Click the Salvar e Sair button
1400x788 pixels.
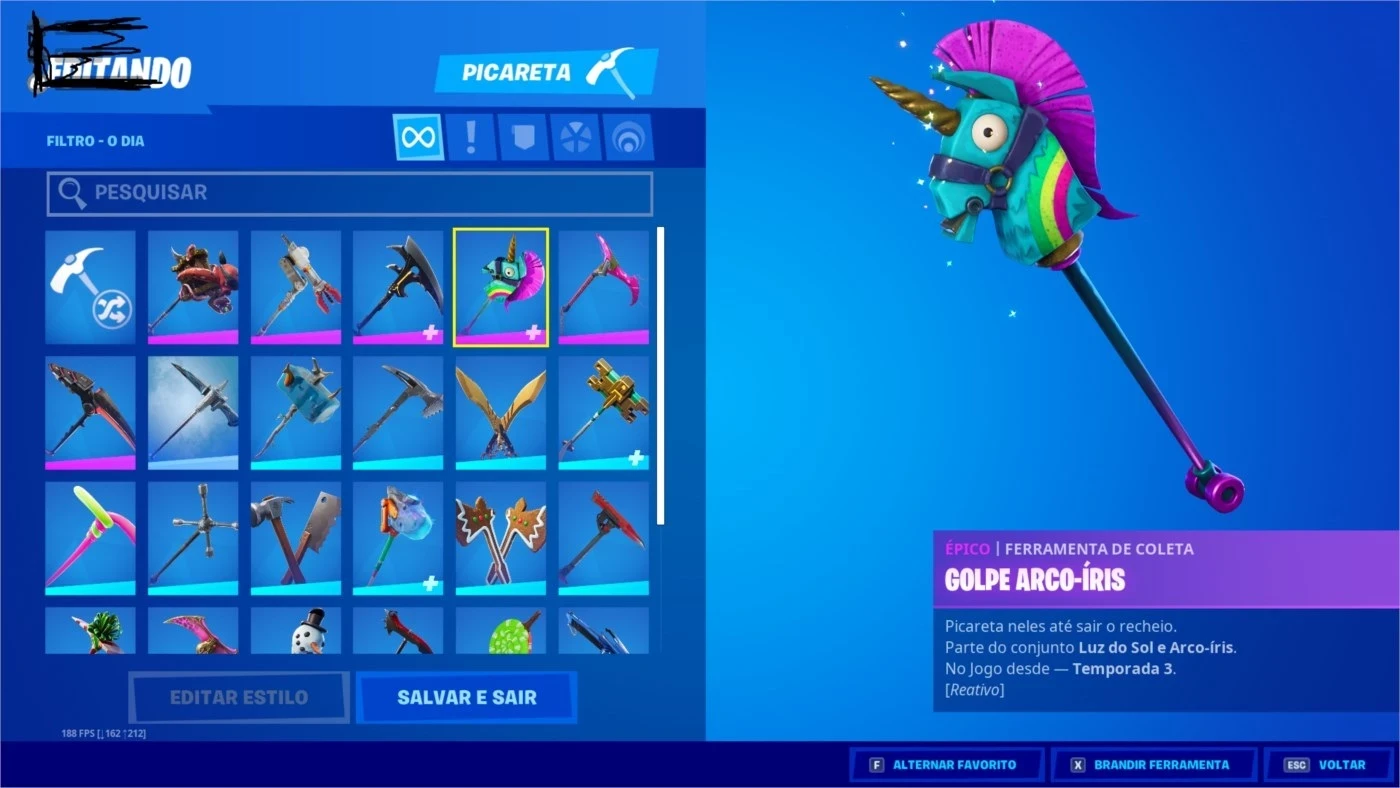[466, 697]
